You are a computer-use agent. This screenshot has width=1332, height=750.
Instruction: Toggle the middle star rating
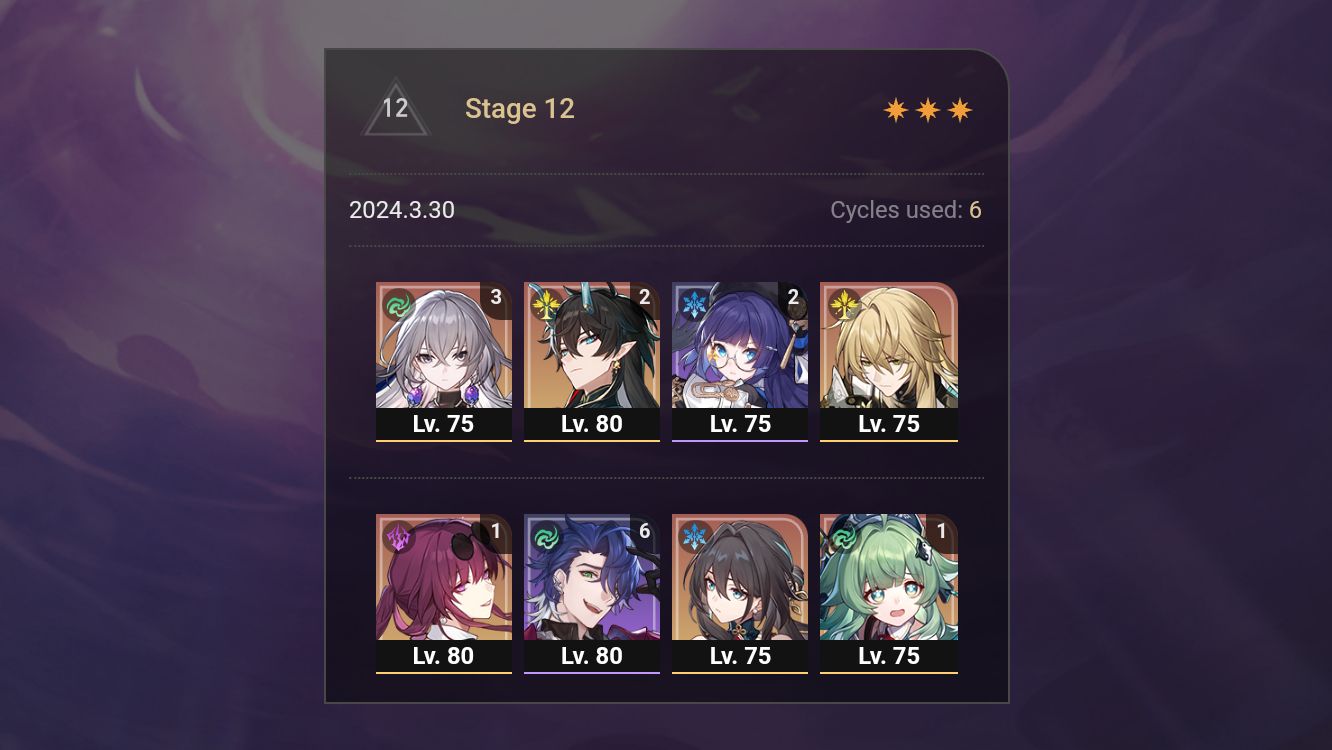(x=928, y=108)
